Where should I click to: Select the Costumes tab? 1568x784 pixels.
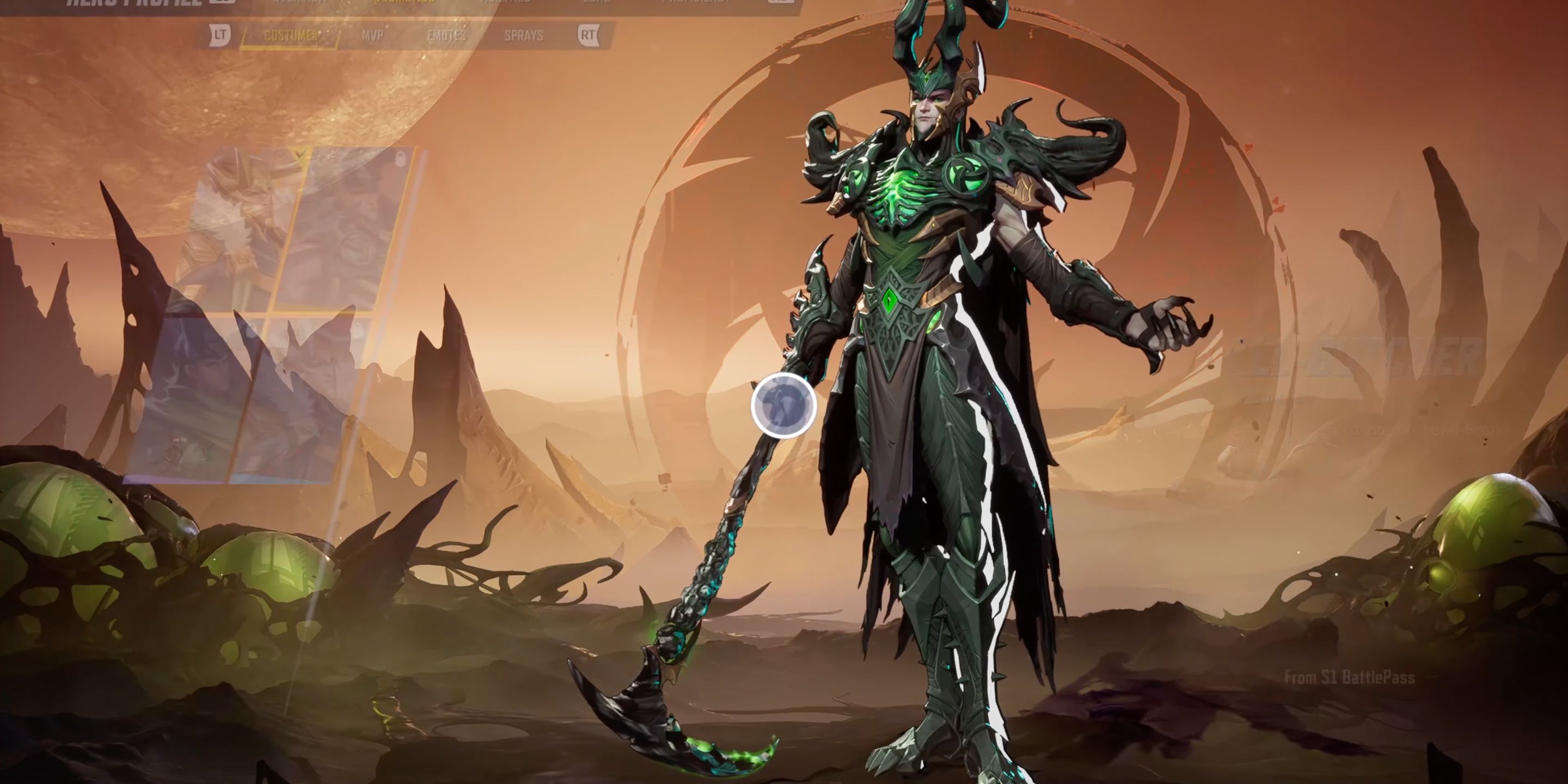pos(290,36)
